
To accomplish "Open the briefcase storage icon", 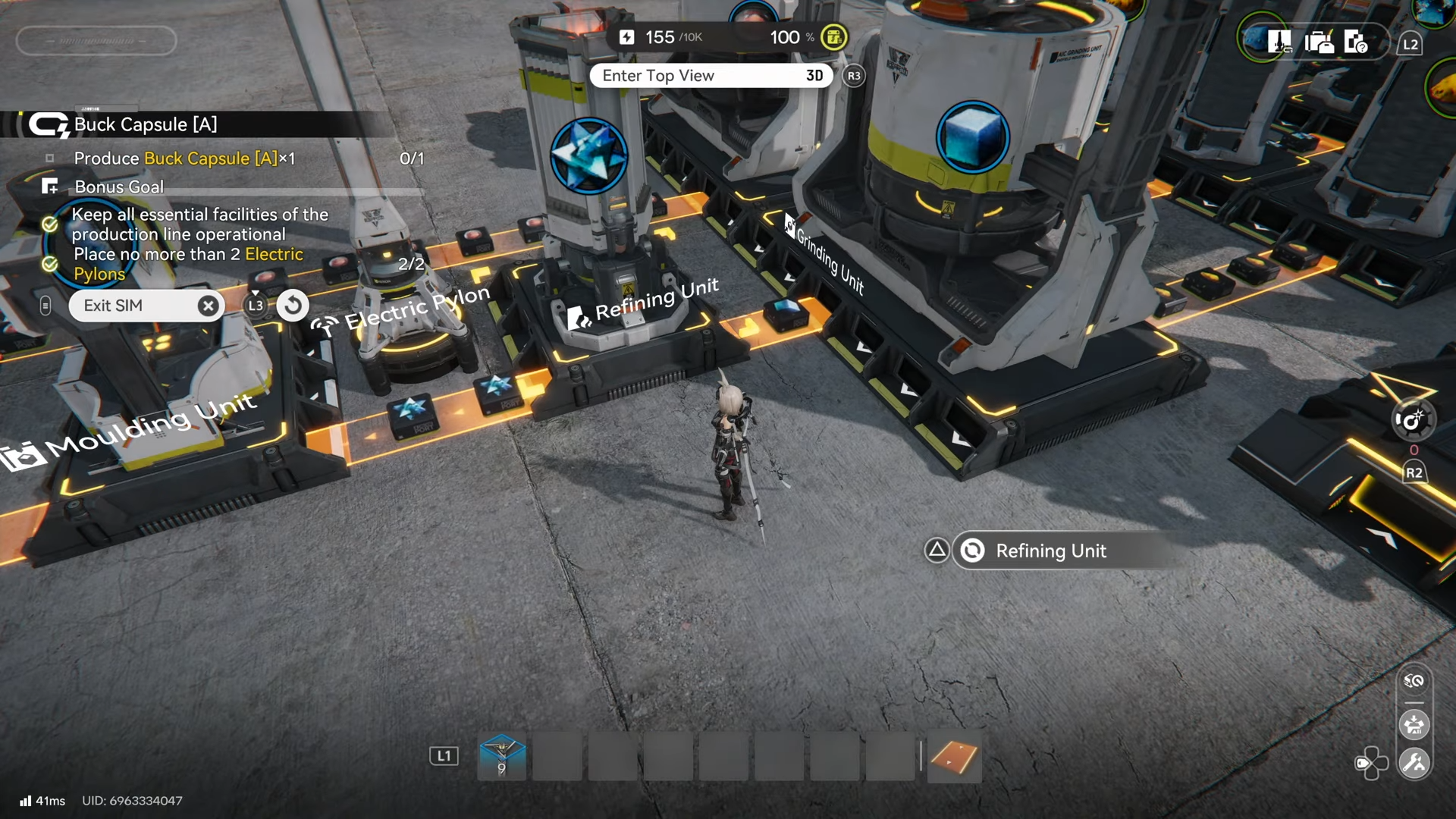I will pyautogui.click(x=1319, y=42).
